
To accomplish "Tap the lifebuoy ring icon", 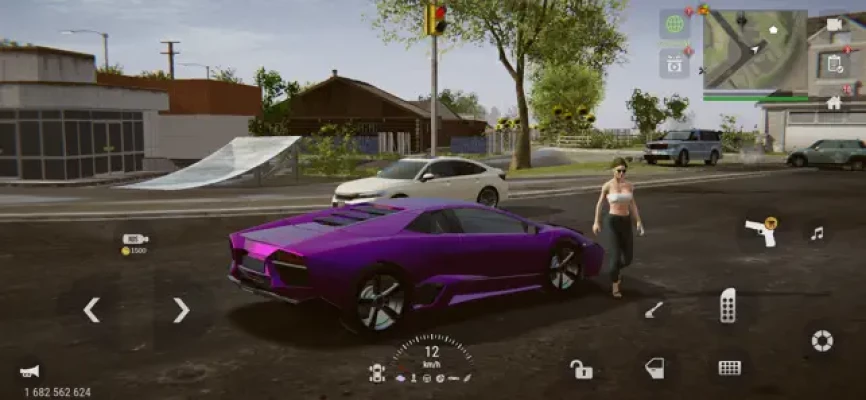I will (x=822, y=341).
